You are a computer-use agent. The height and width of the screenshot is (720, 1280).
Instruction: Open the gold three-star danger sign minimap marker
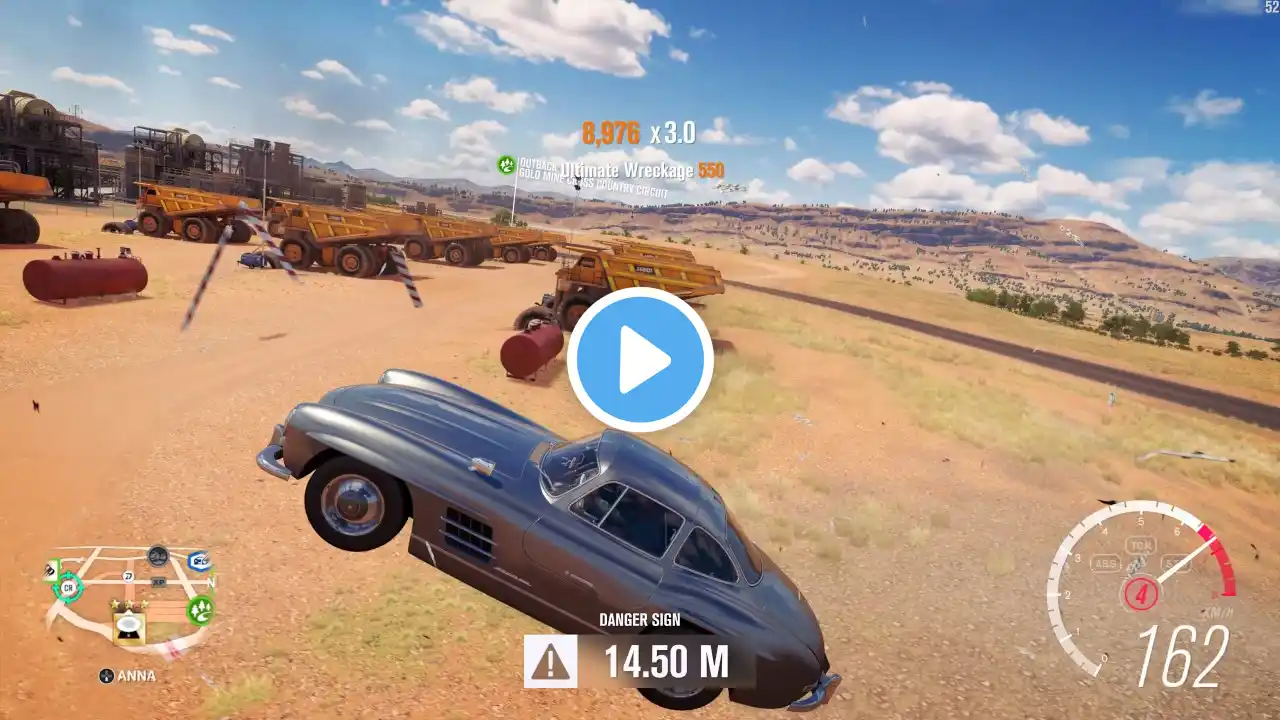click(x=128, y=624)
